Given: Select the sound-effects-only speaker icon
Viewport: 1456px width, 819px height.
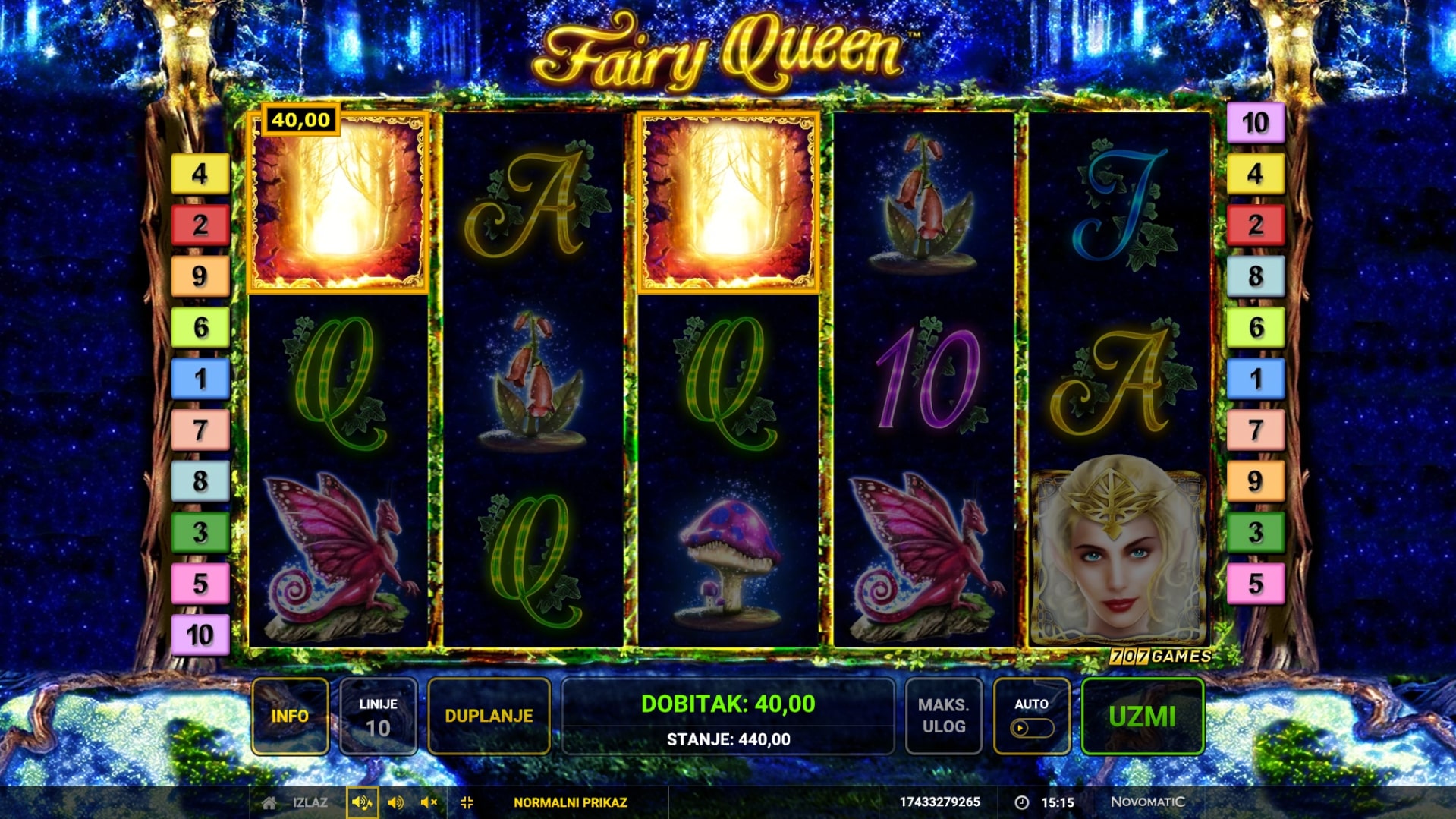Looking at the screenshot, I should (395, 802).
